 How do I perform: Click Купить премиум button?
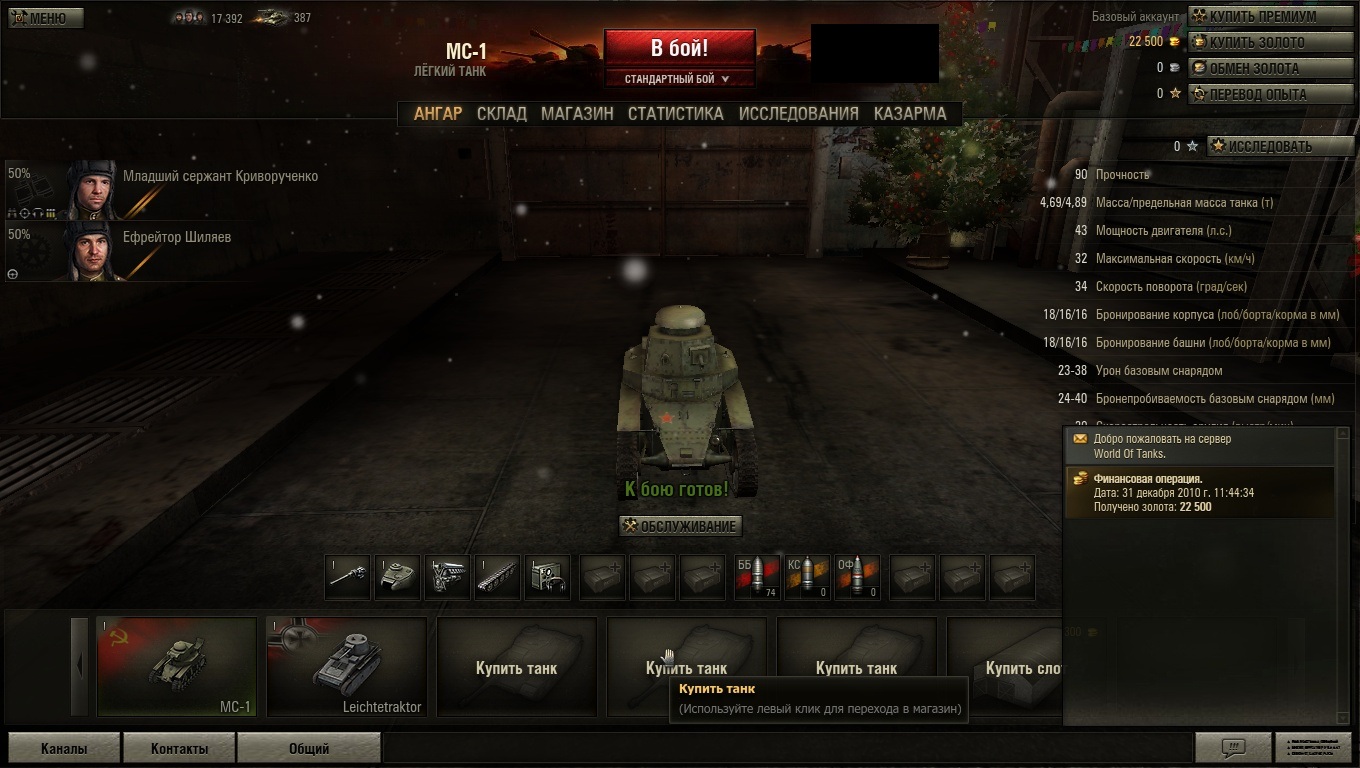tap(1269, 17)
